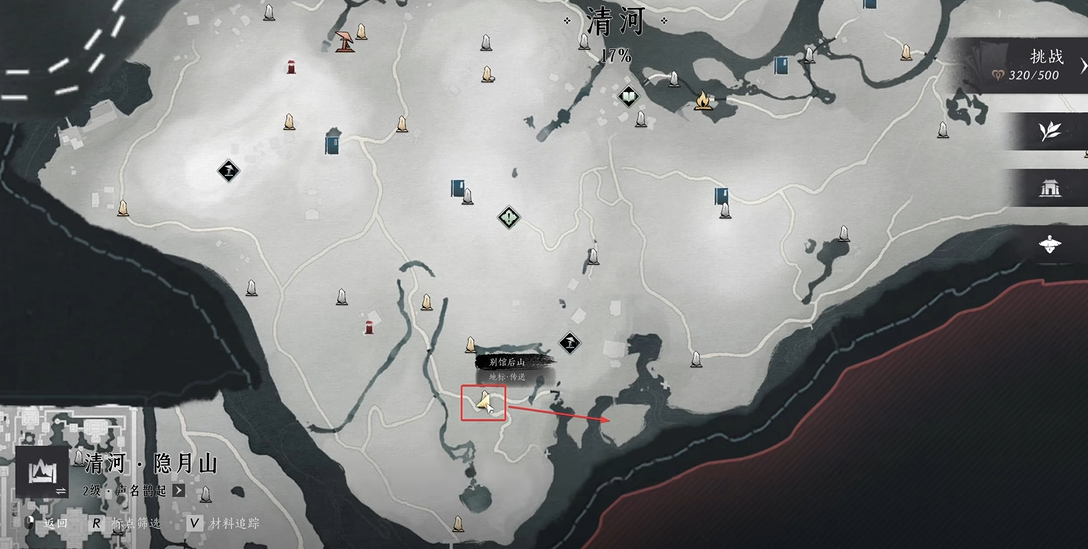Select the orange pavilion marker
The image size is (1088, 549).
coord(345,41)
